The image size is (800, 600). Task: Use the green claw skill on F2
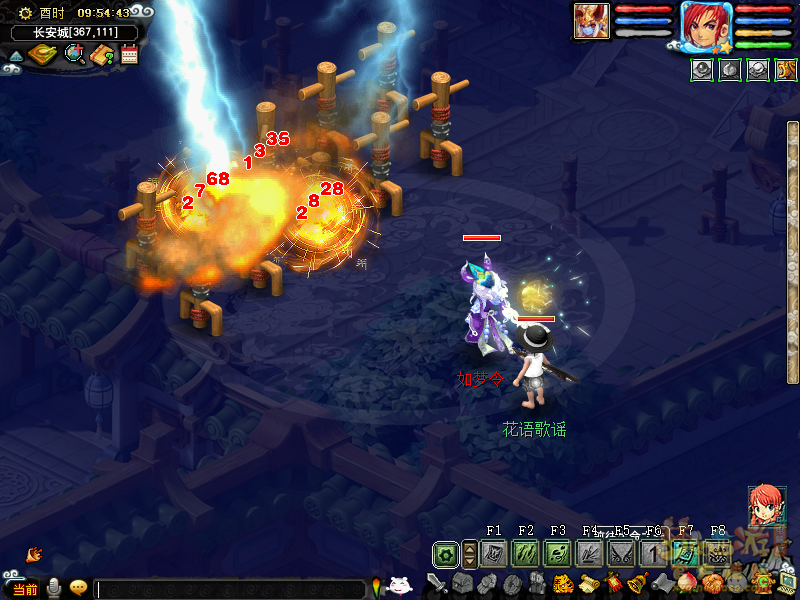click(525, 553)
